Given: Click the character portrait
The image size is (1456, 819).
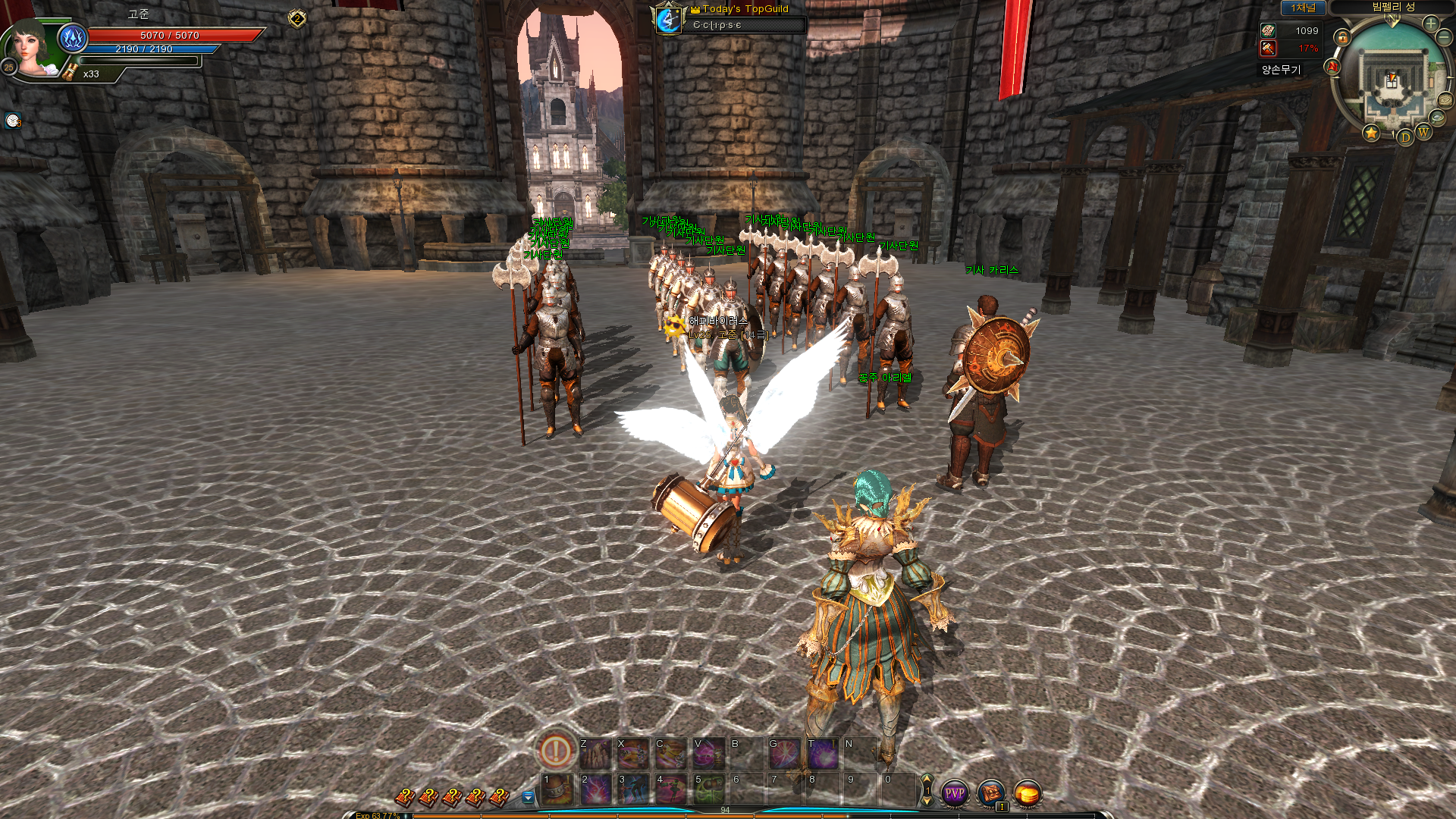Looking at the screenshot, I should [34, 50].
